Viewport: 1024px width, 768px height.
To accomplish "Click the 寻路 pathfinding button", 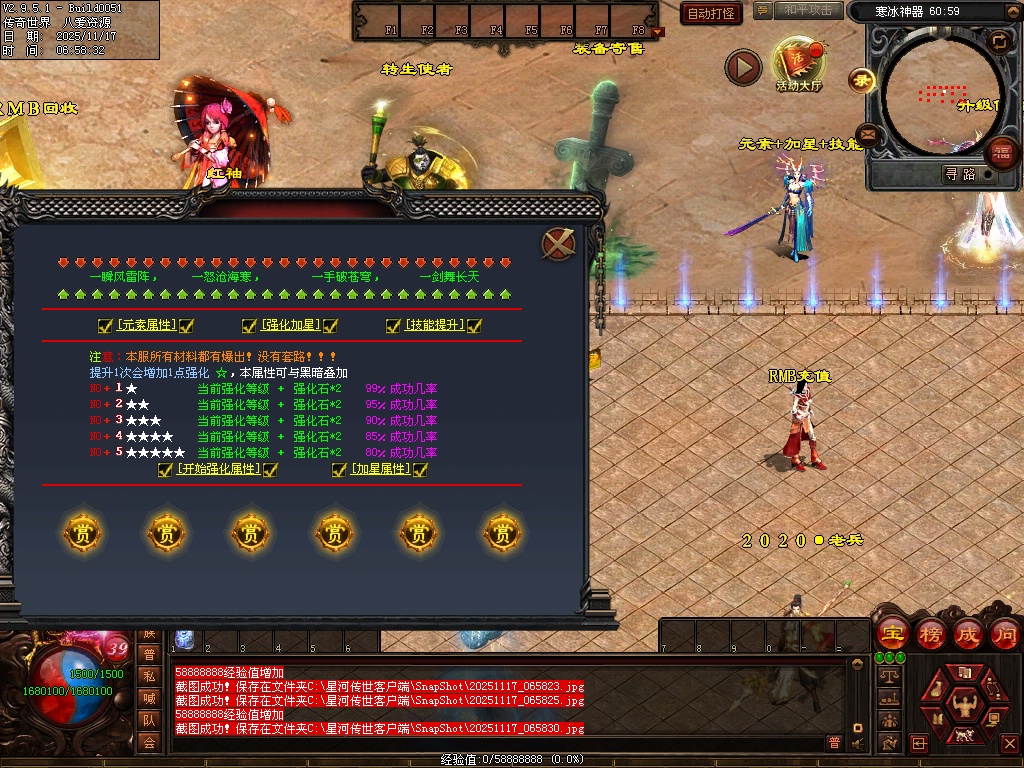I will coord(961,174).
